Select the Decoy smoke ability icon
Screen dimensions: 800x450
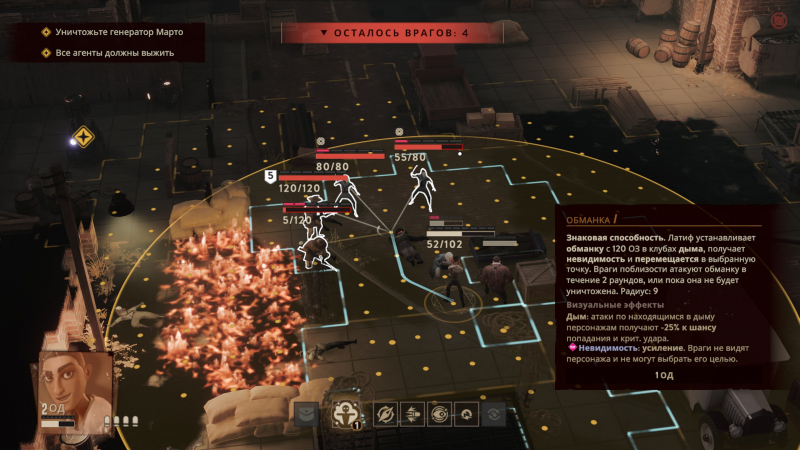coord(343,413)
